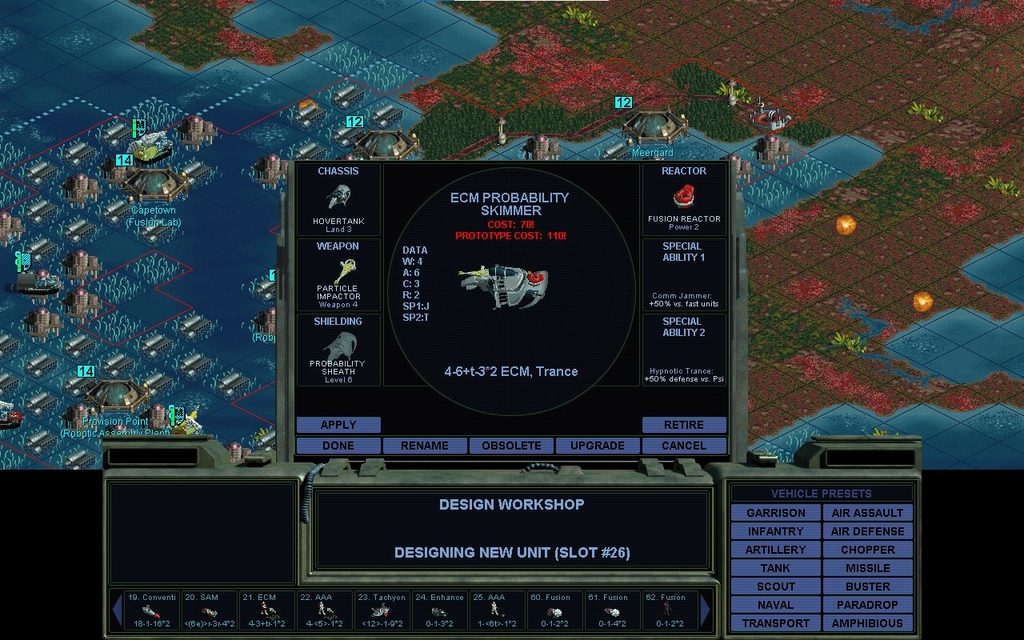
Task: Apply the current unit design
Action: coord(338,425)
